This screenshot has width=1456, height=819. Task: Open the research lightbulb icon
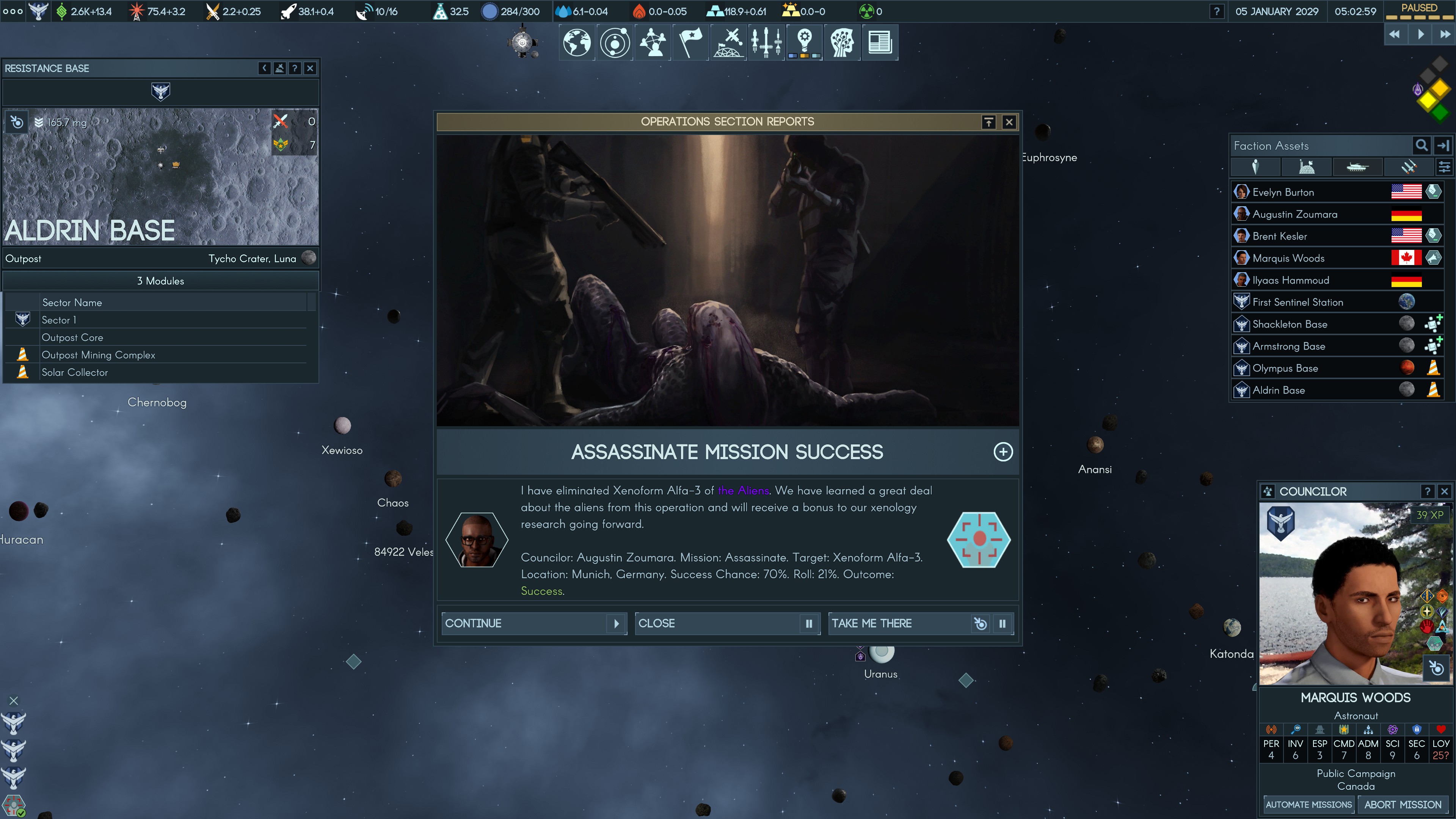(x=804, y=42)
